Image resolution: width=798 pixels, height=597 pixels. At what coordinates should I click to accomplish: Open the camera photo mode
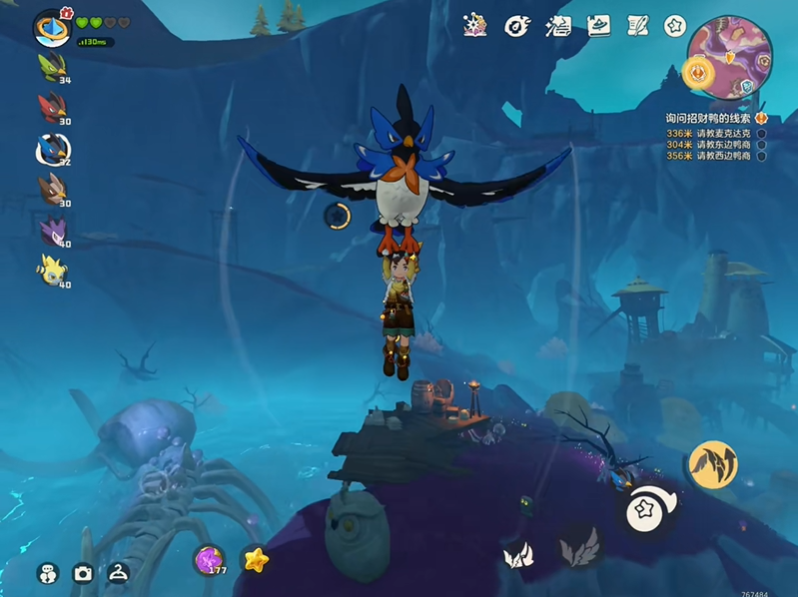[x=83, y=573]
